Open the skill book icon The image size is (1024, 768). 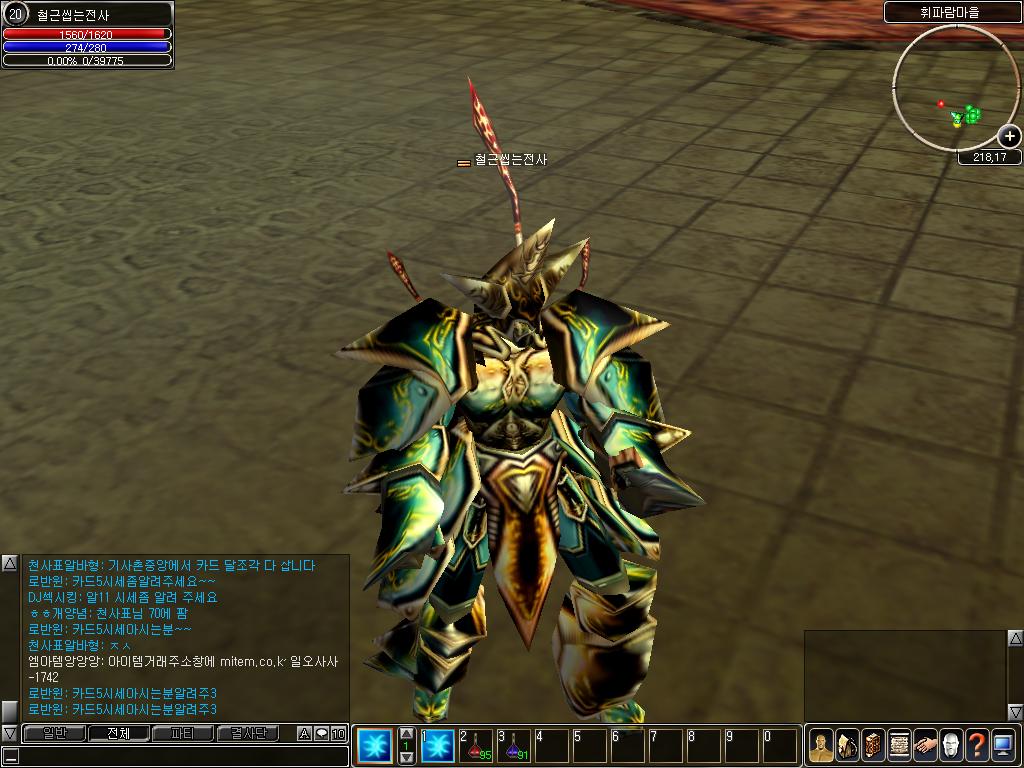click(x=873, y=745)
